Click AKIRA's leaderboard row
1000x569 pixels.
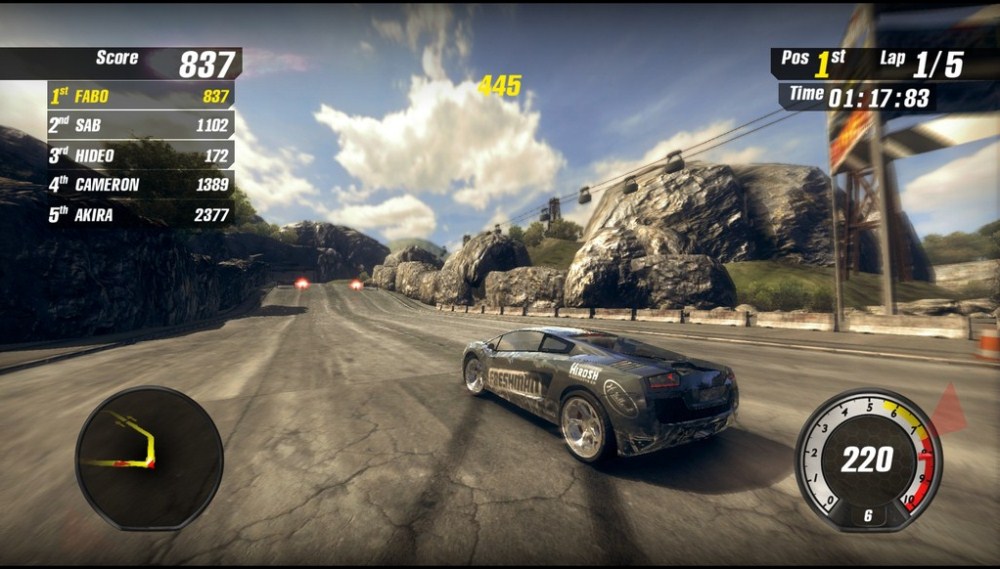(x=140, y=214)
